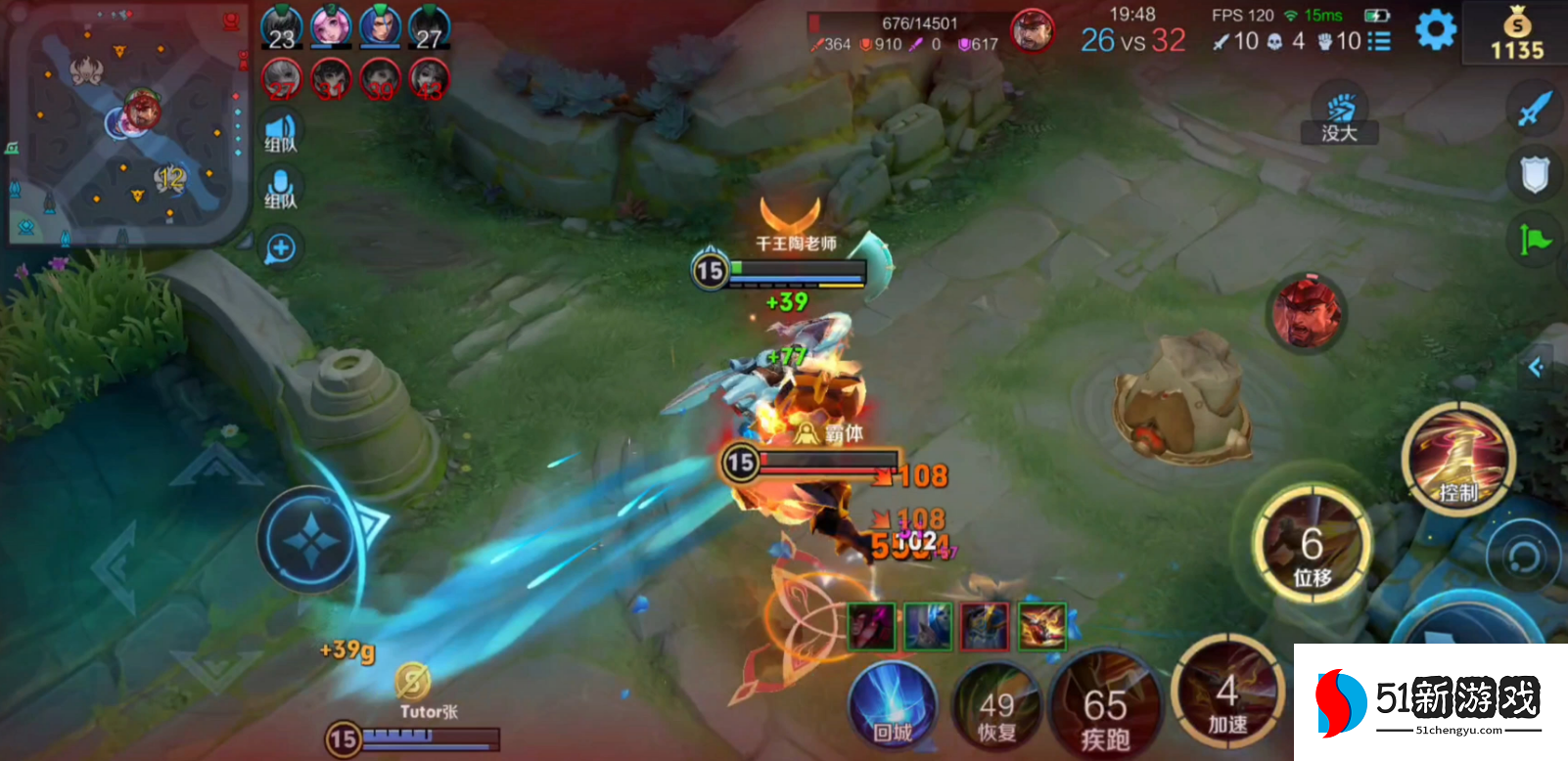Send the sword attack signal
The width and height of the screenshot is (1568, 761).
1534,108
